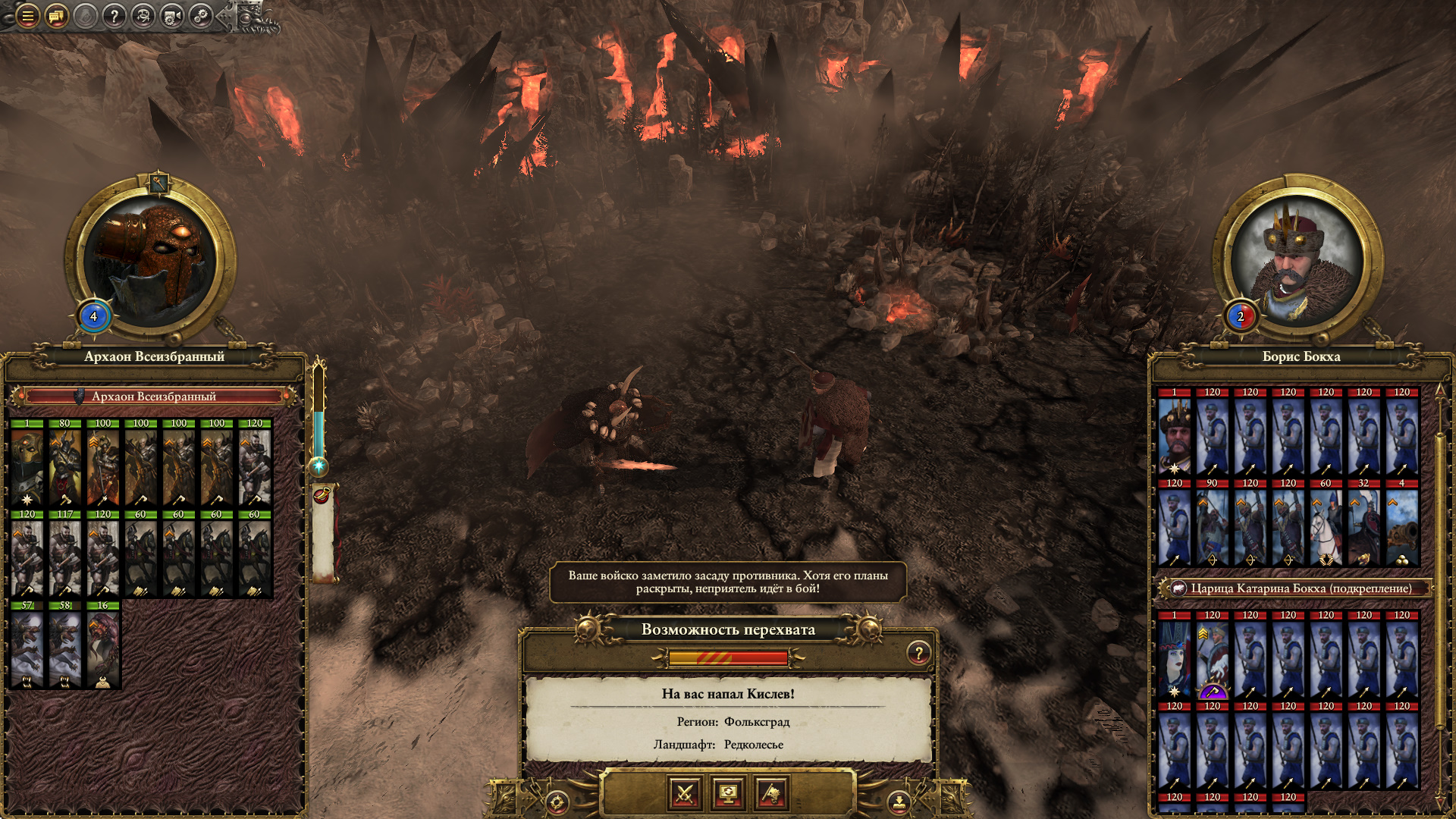The height and width of the screenshot is (819, 1456).
Task: Open the camera settings button
Action: [172, 15]
